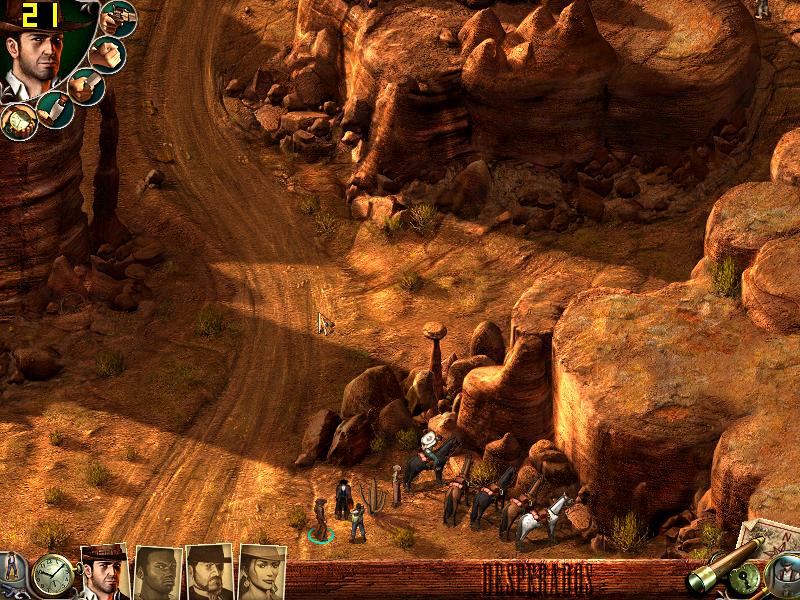Select the cowboy in brown hat portrait
The height and width of the screenshot is (600, 800).
[104, 572]
